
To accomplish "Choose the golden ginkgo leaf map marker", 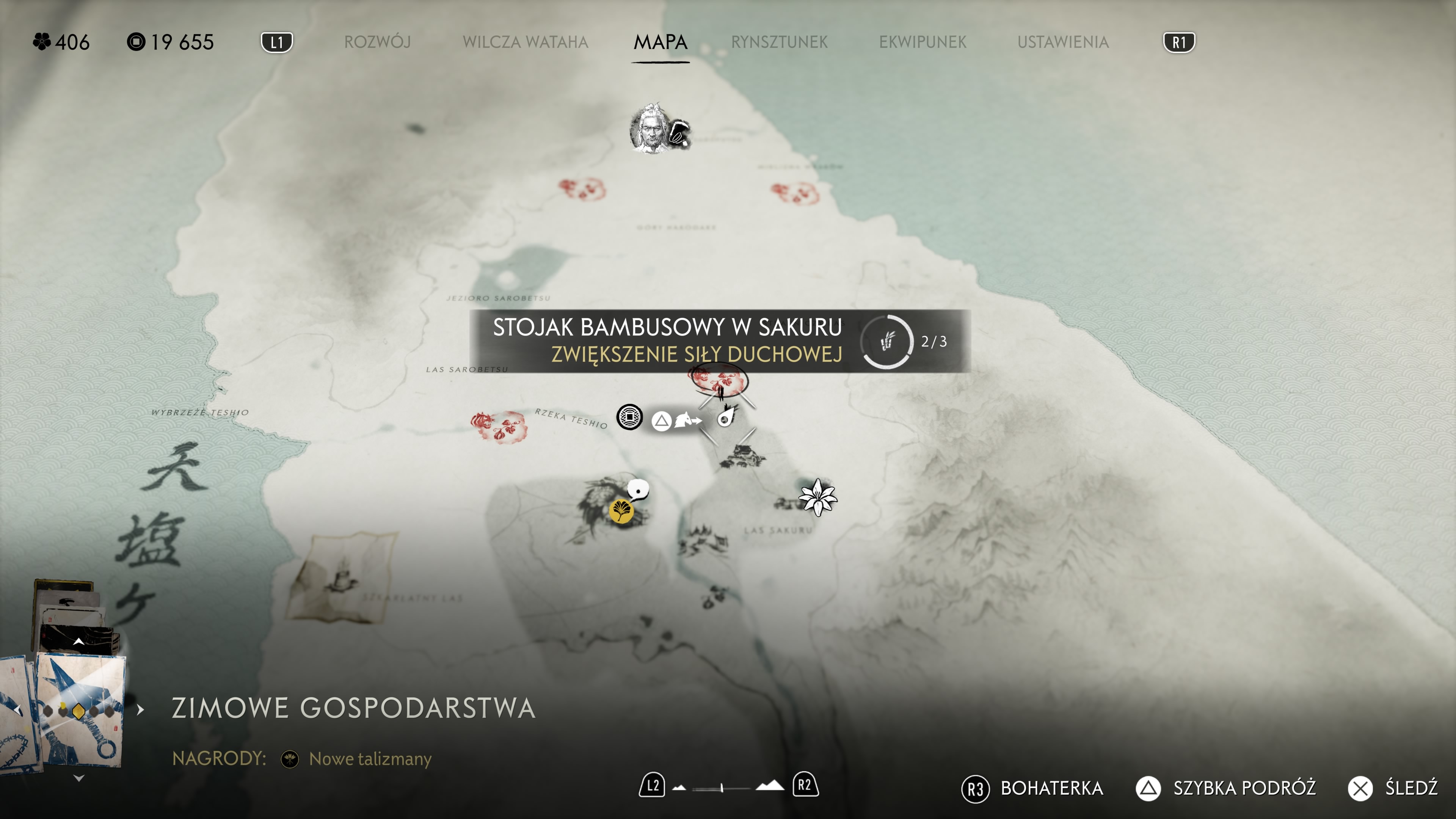I will pyautogui.click(x=621, y=511).
